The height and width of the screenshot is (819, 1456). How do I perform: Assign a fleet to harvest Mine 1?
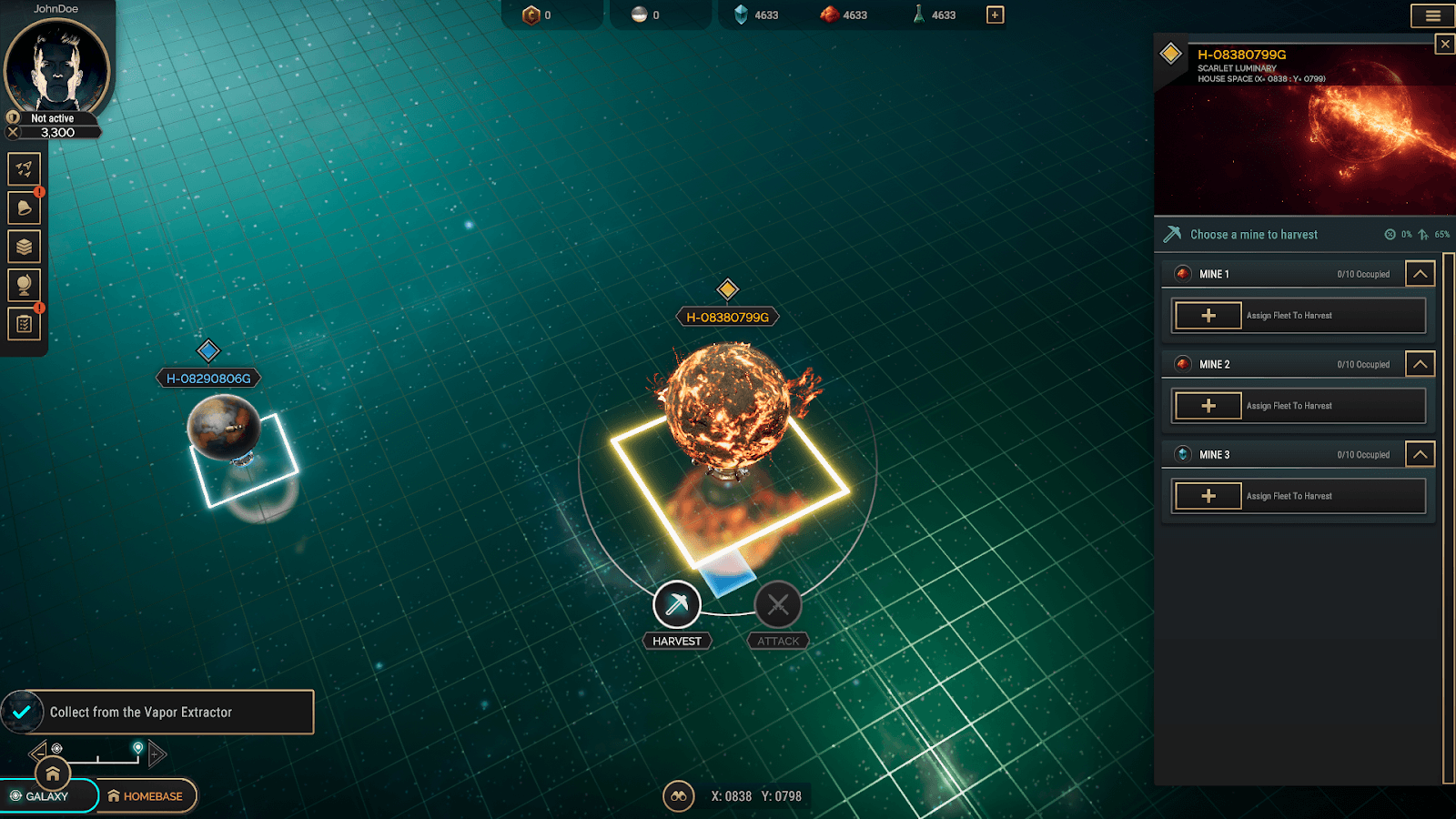(x=1208, y=316)
